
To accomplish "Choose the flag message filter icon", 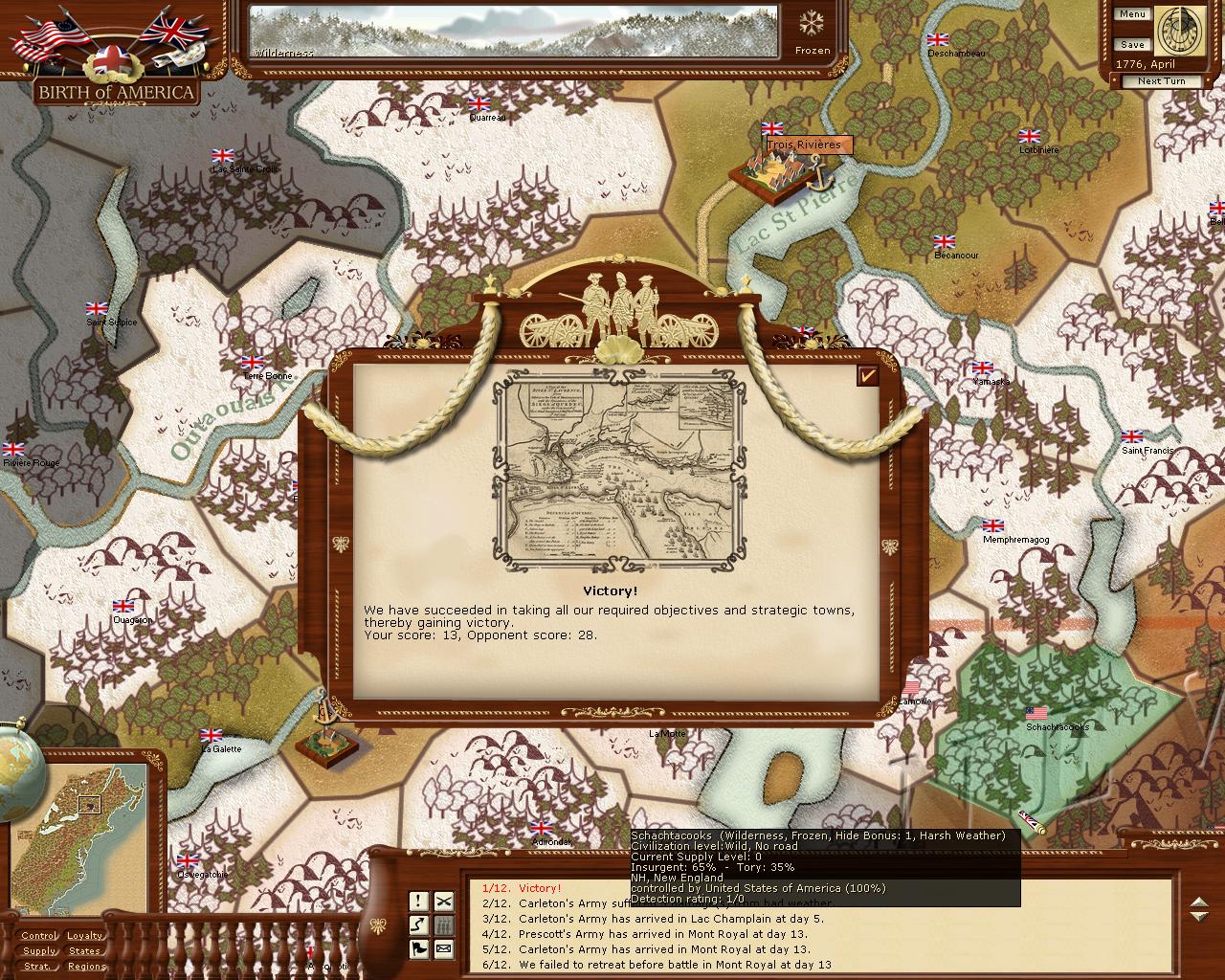I will click(419, 948).
